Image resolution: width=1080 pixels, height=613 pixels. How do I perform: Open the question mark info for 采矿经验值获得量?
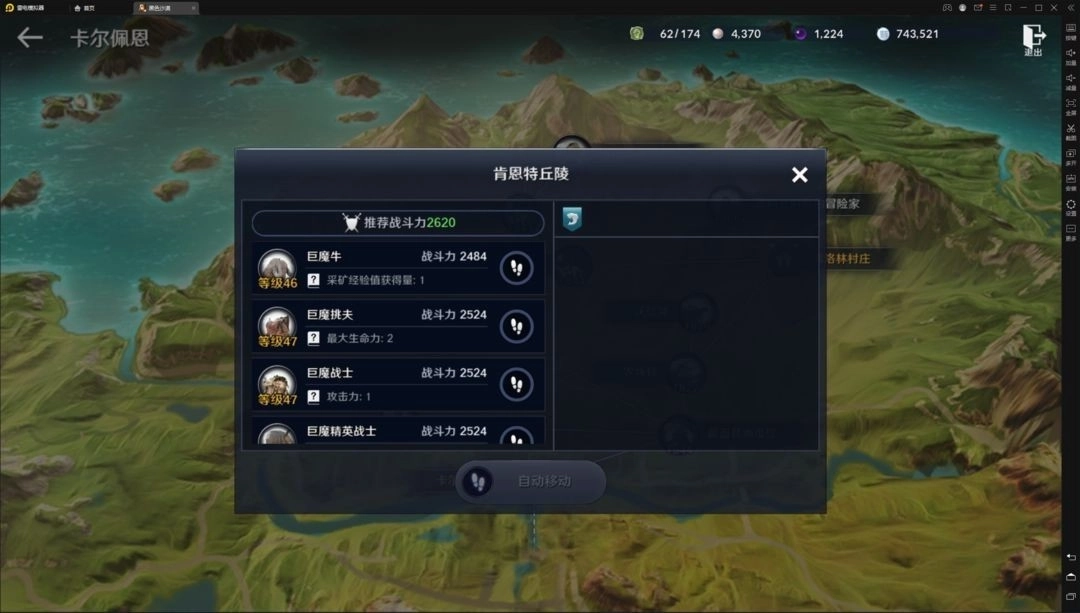tap(314, 281)
